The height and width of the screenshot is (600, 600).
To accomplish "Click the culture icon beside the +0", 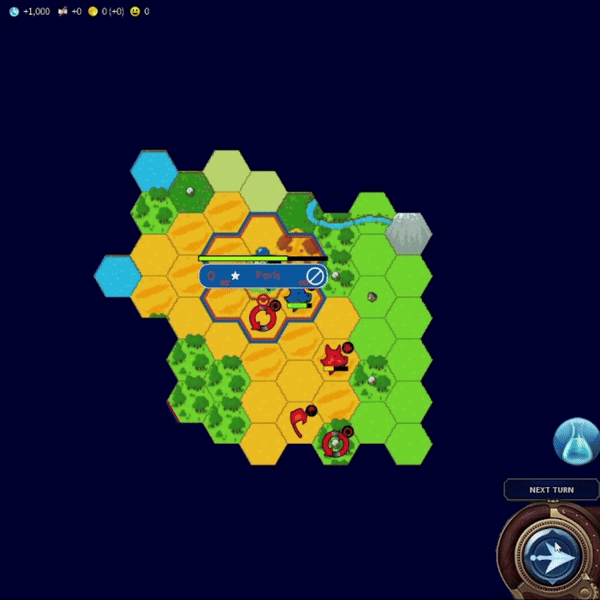I will tap(63, 11).
